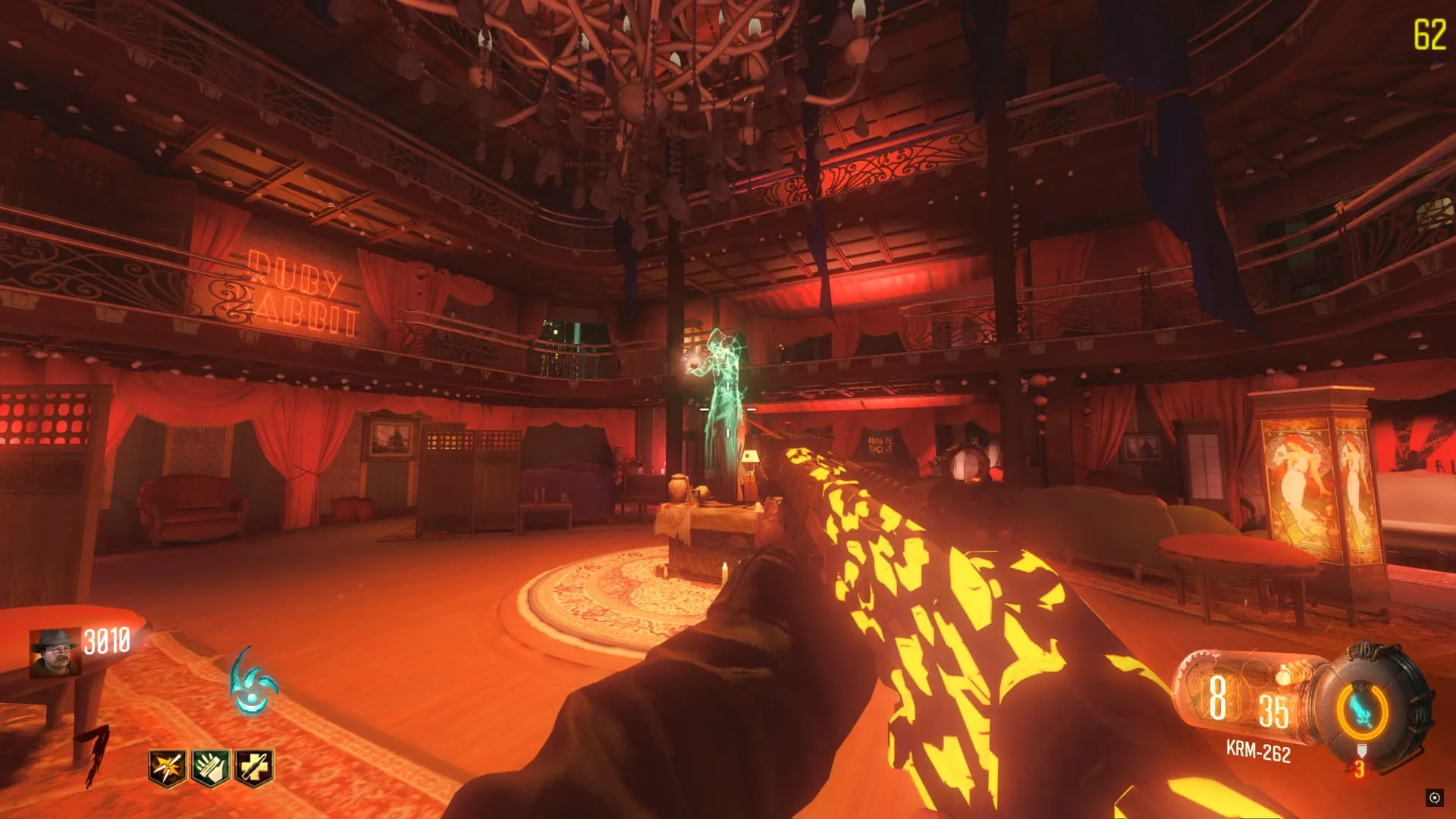Viewport: 1456px width, 819px height.
Task: Select the bullet ammo icon below the dial
Action: tap(1361, 752)
